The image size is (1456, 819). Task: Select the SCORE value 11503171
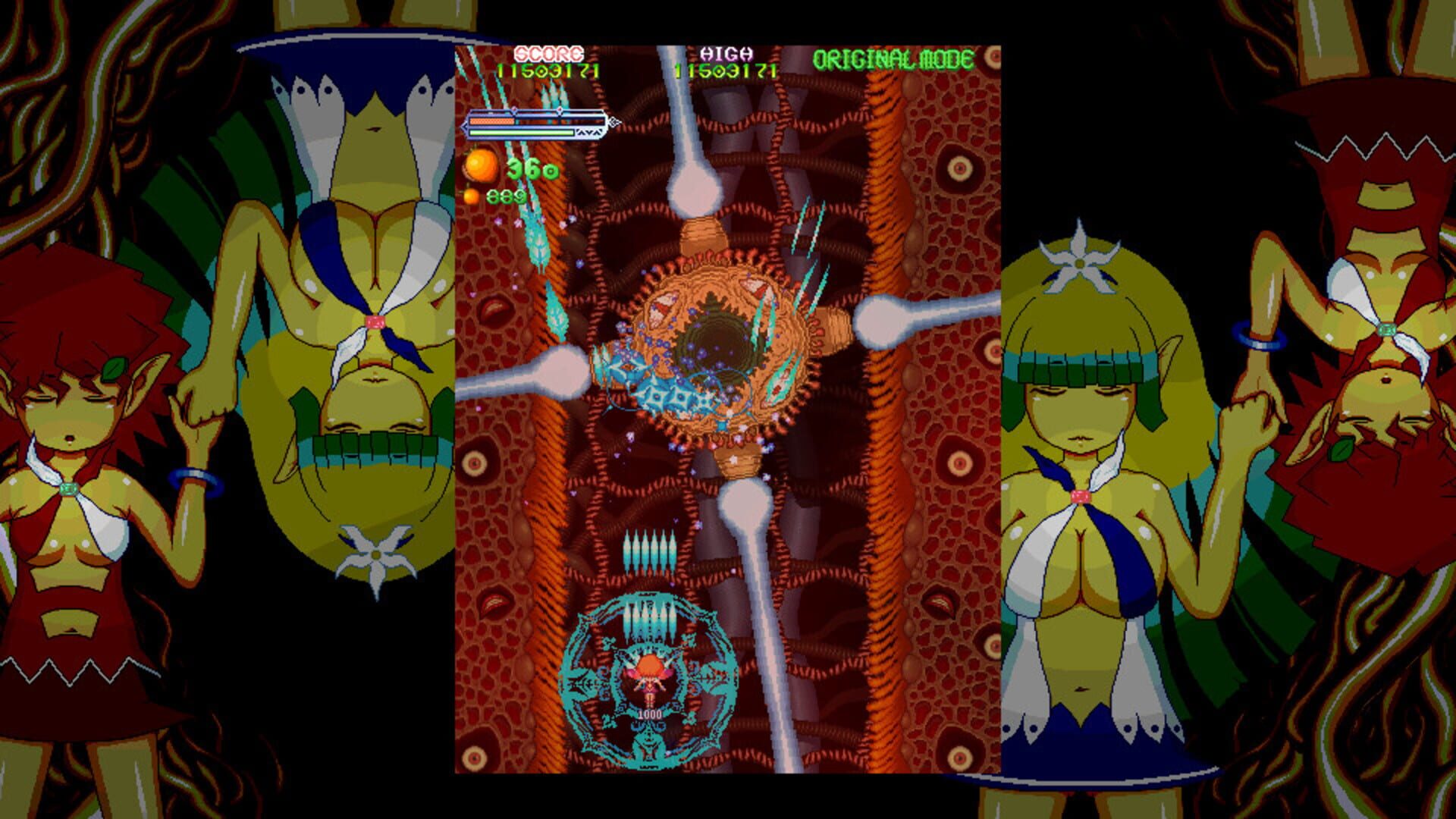[548, 73]
